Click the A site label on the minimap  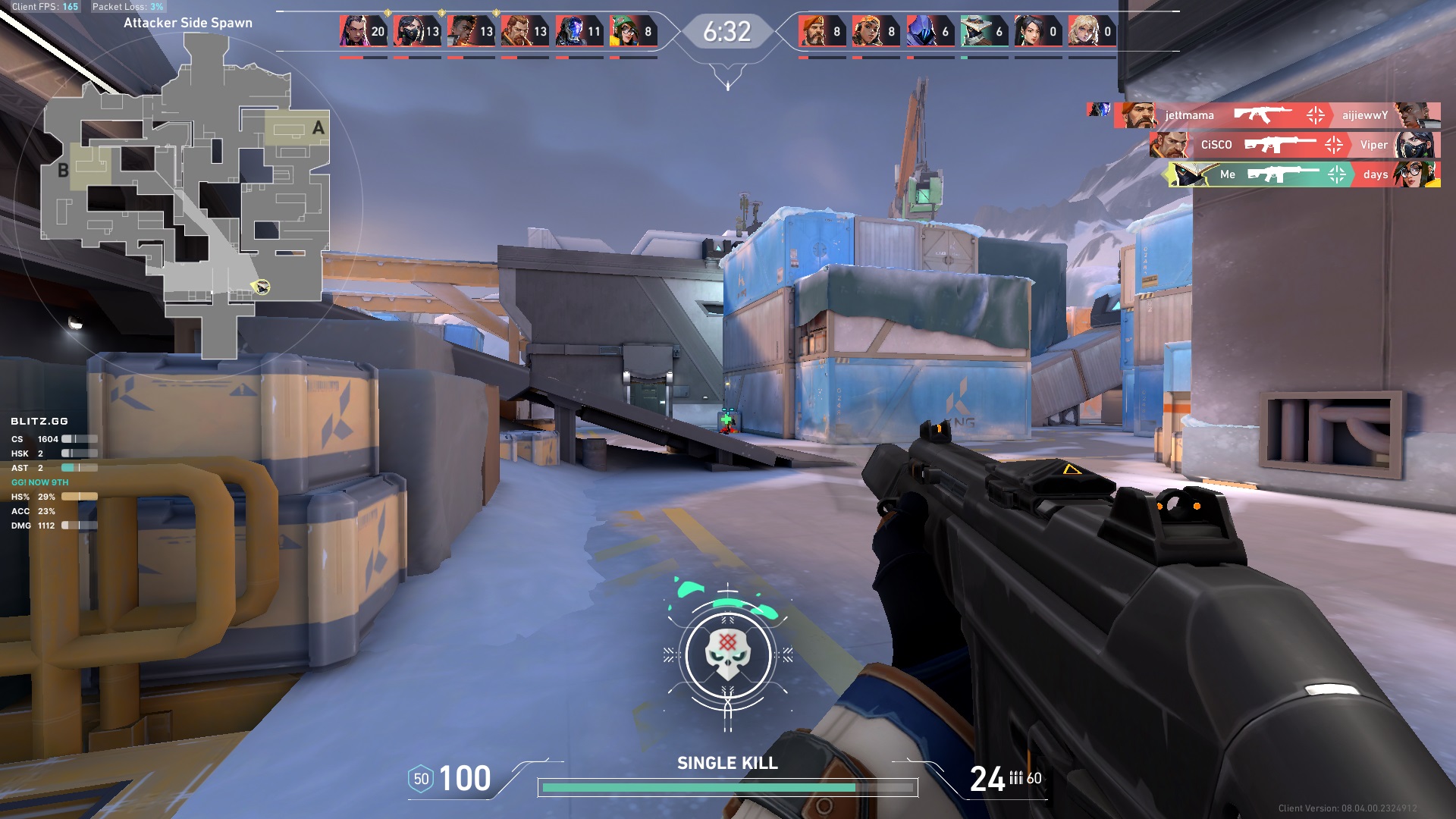pos(318,127)
